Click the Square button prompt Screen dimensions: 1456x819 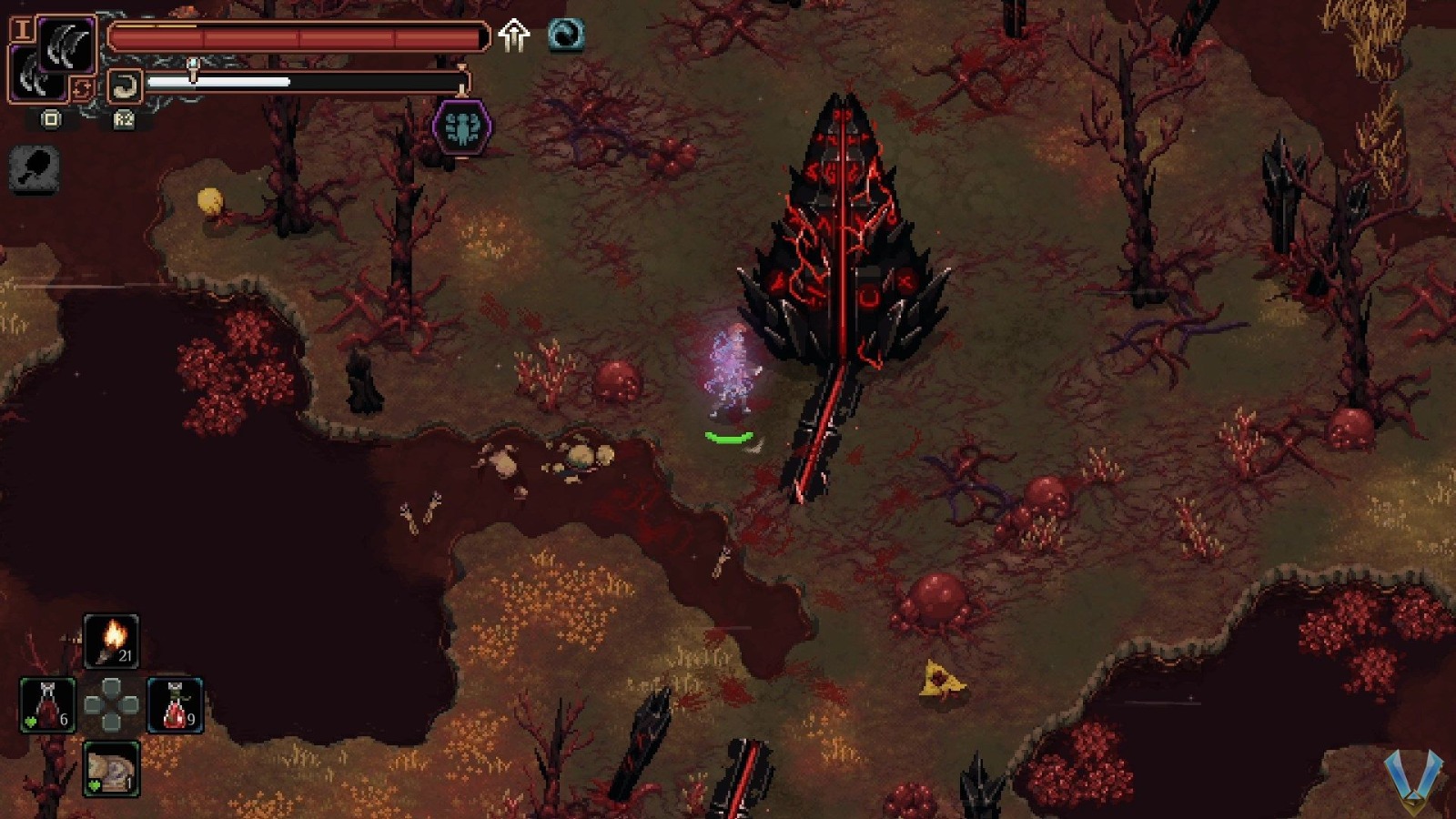click(51, 119)
